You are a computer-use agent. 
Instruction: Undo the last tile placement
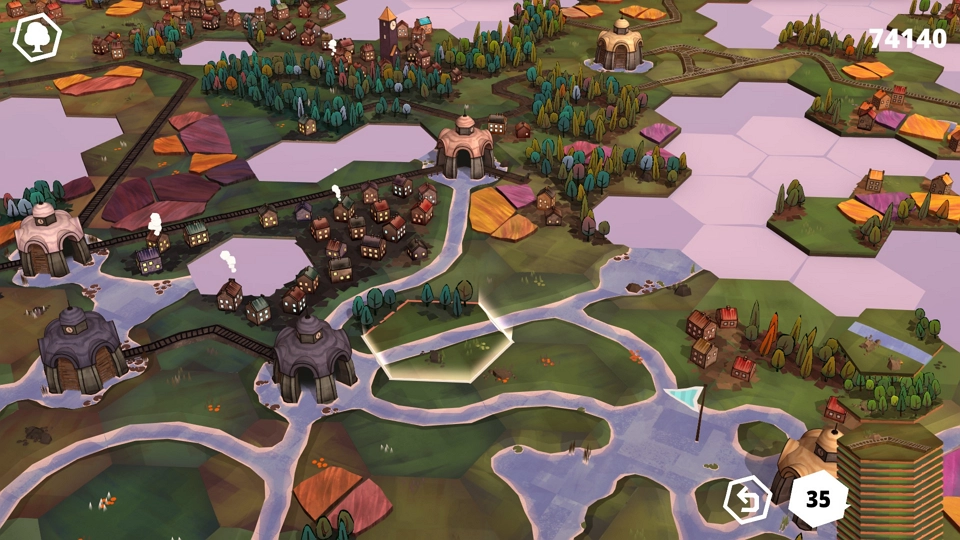click(748, 498)
